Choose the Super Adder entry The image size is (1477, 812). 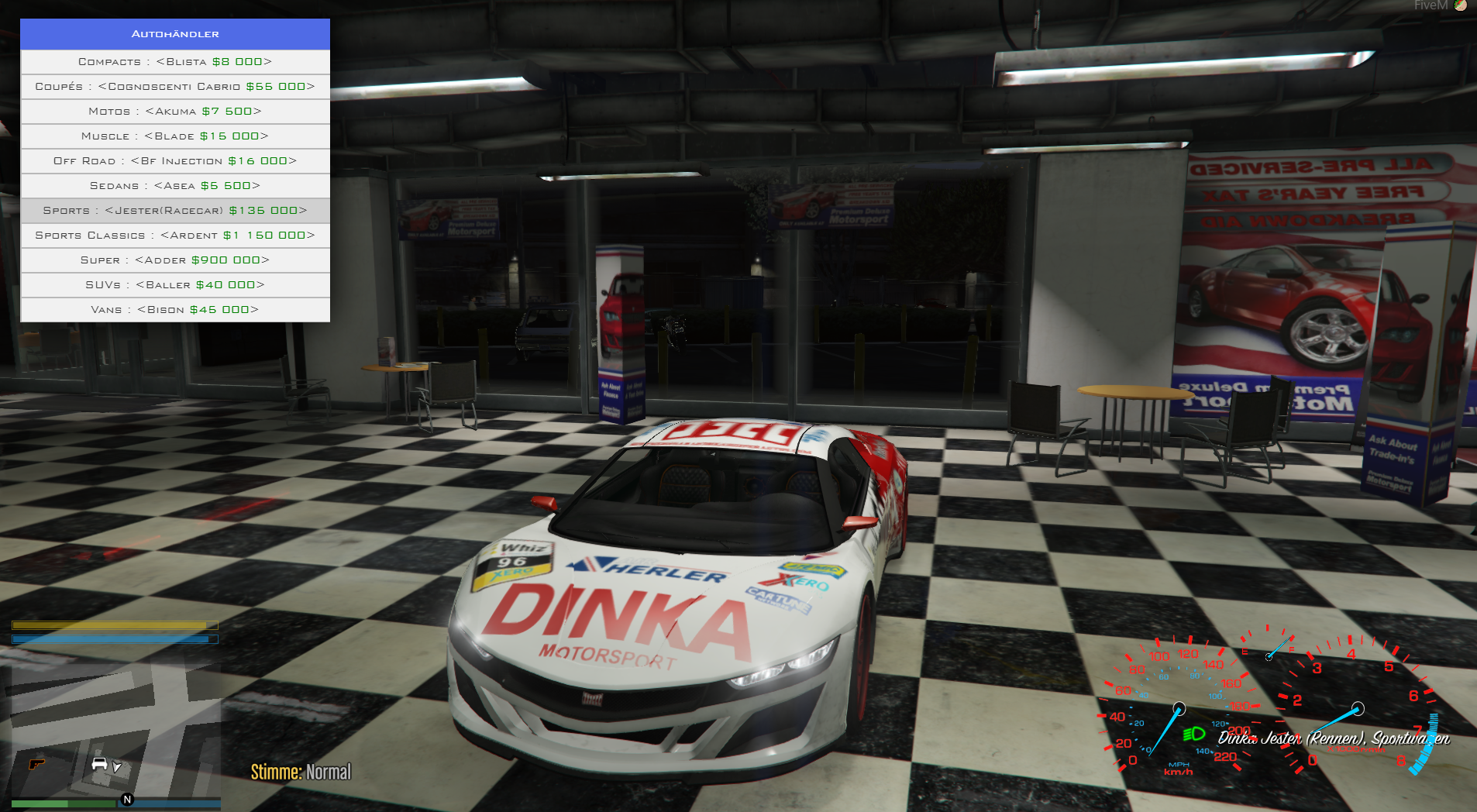point(175,260)
